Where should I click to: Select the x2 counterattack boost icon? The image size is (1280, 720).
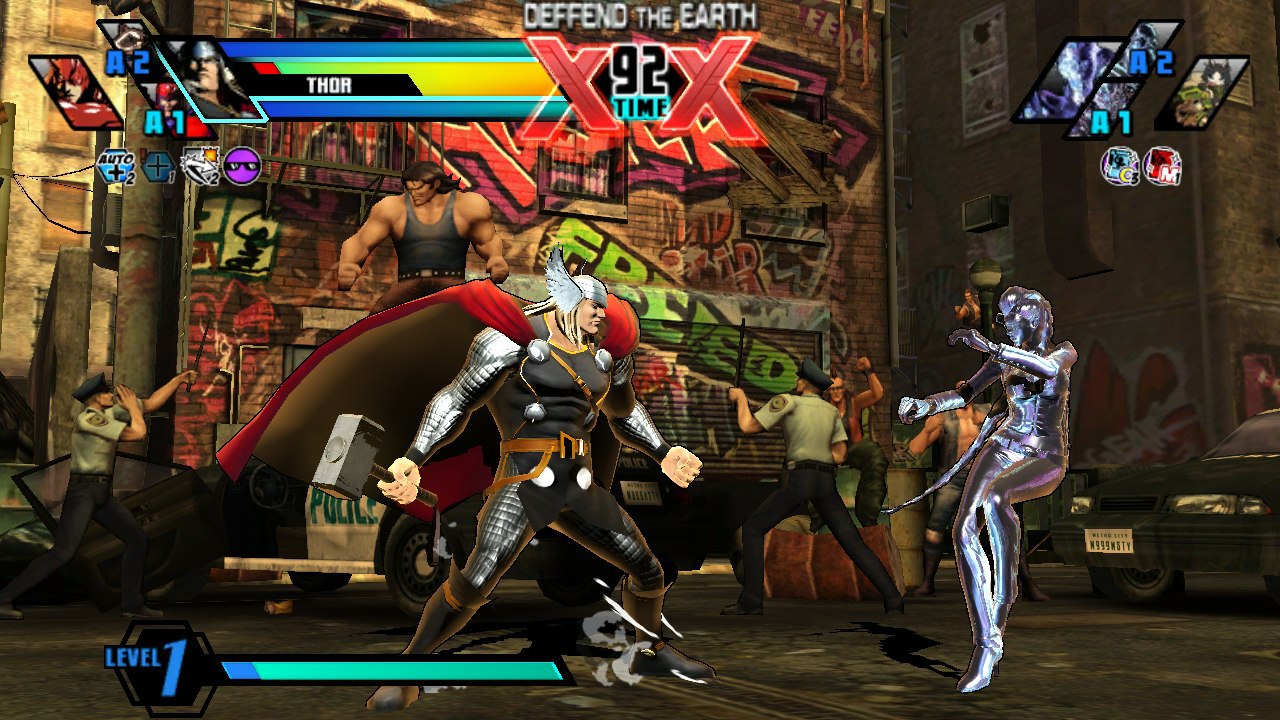pyautogui.click(x=197, y=165)
